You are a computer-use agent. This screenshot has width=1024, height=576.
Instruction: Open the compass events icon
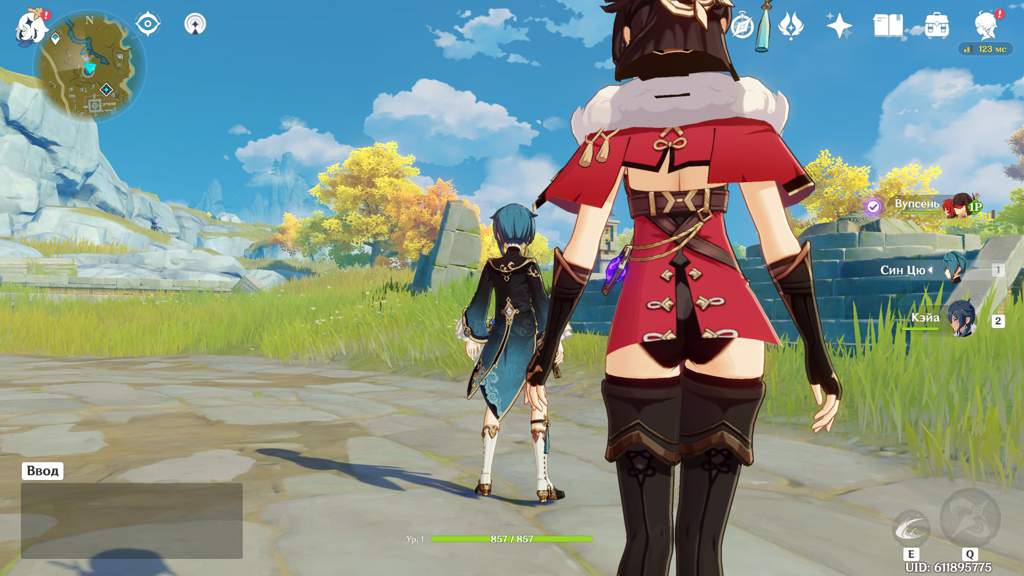pos(742,26)
